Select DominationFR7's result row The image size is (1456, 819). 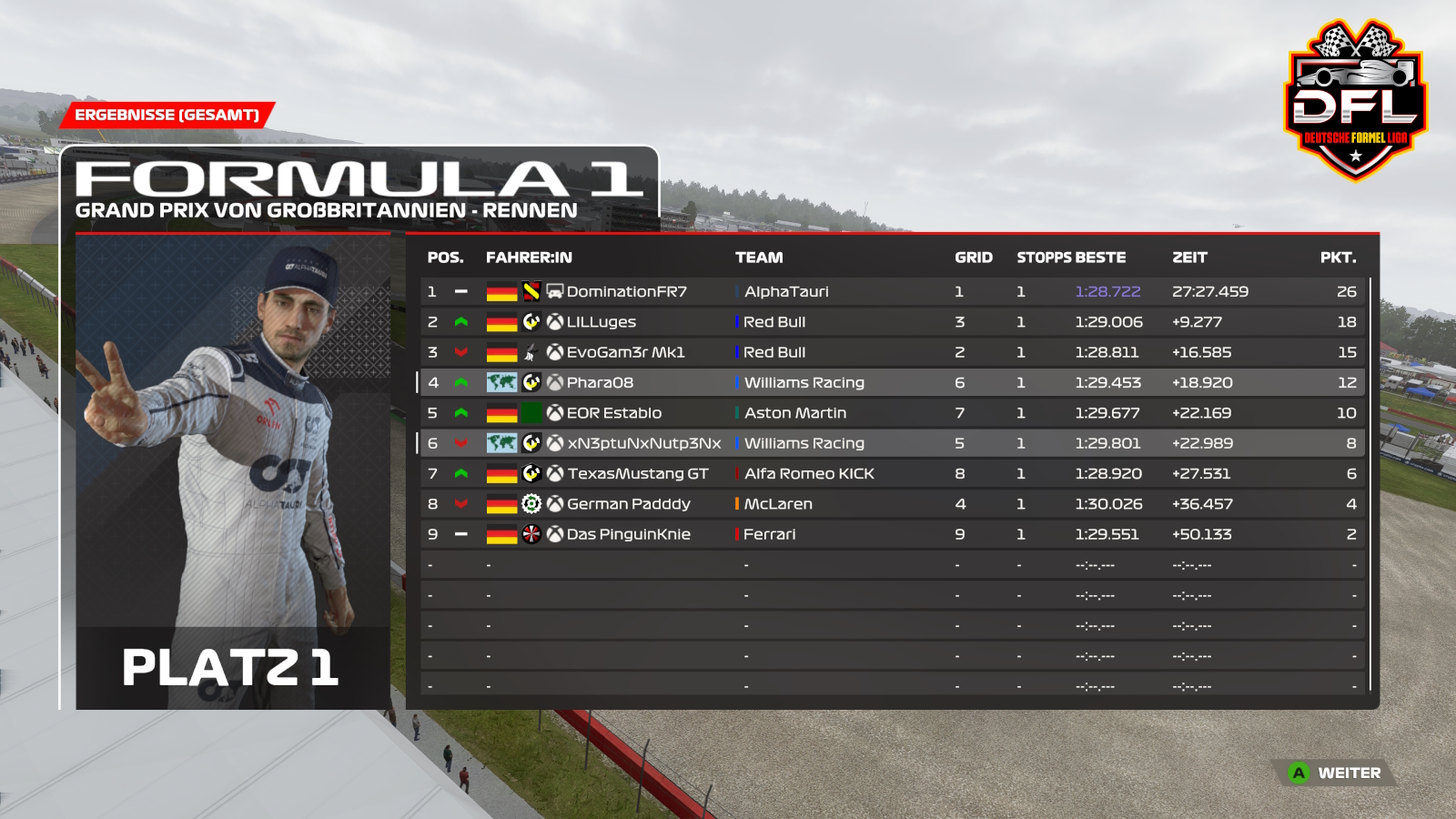coord(626,292)
